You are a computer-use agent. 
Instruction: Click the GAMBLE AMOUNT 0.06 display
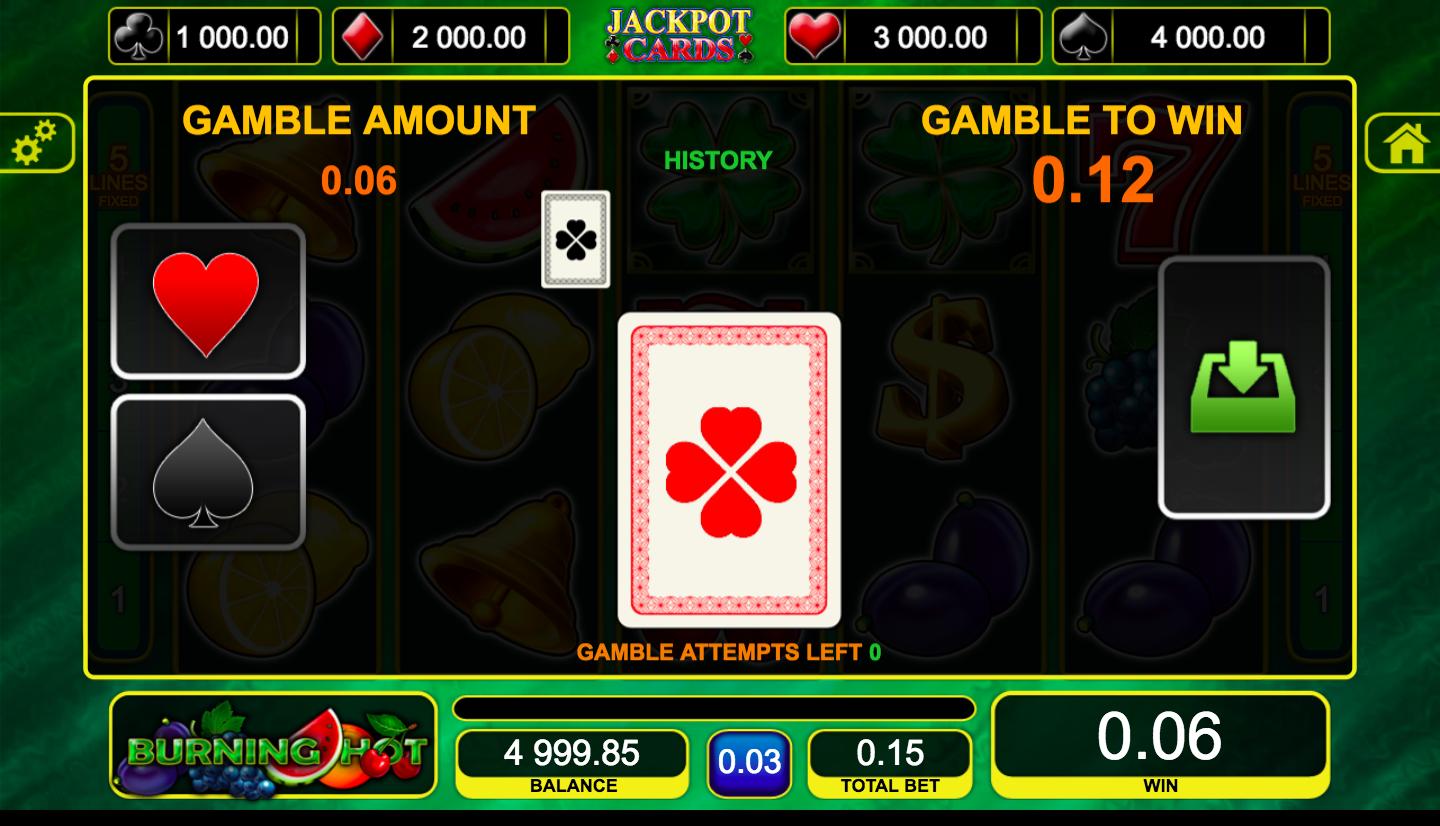[357, 152]
